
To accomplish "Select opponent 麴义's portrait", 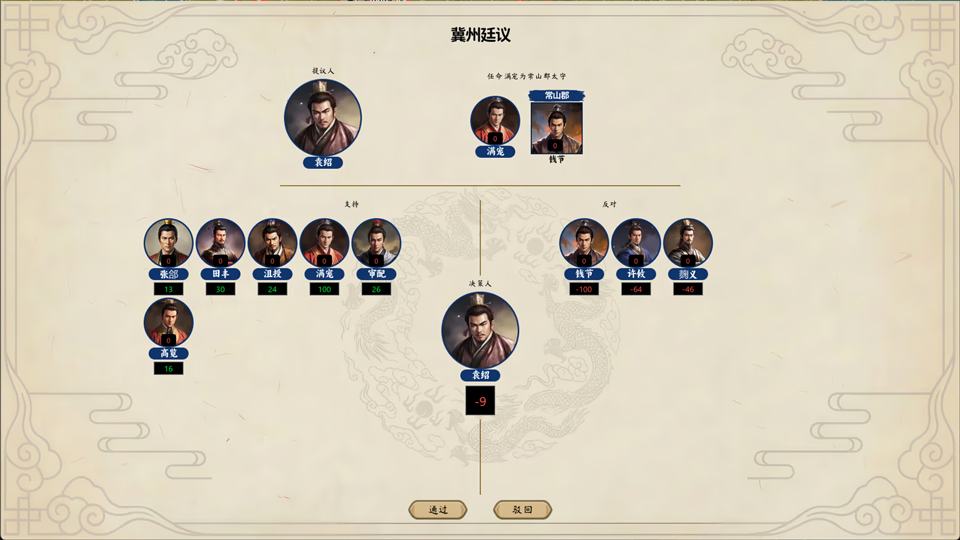I will 688,244.
